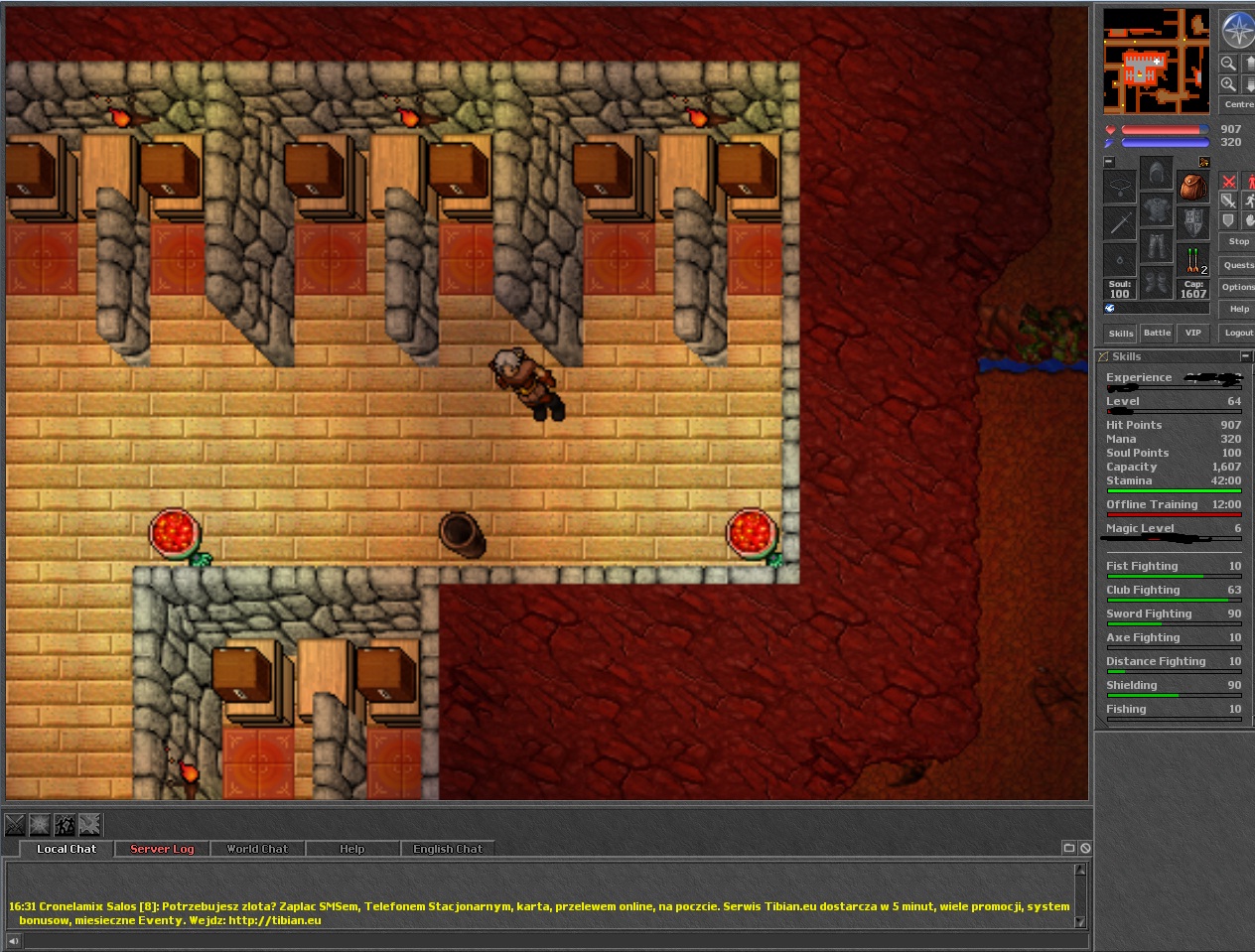Click the Stop button
1255x952 pixels.
click(1238, 241)
